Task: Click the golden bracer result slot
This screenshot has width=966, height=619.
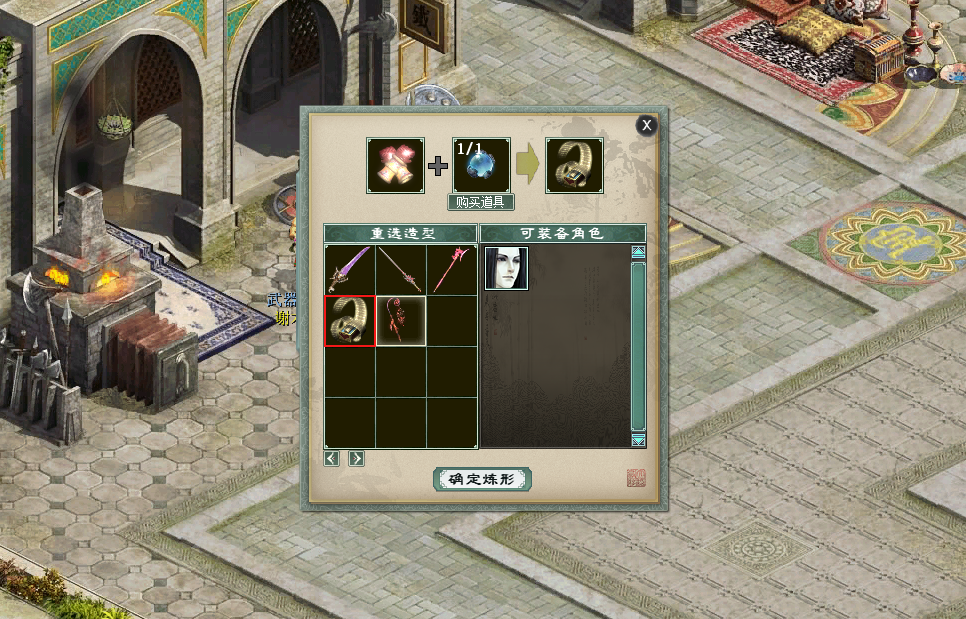Action: point(574,165)
